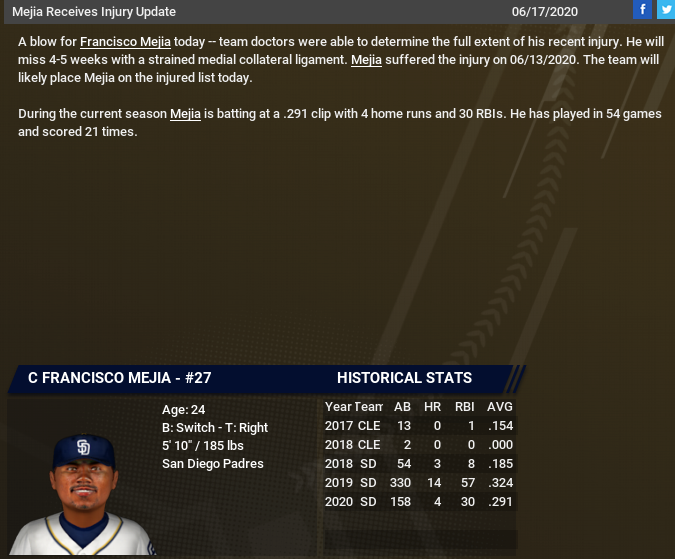Follow the Mejia link before "suffered the injury"
This screenshot has height=559, width=675.
[x=367, y=60]
